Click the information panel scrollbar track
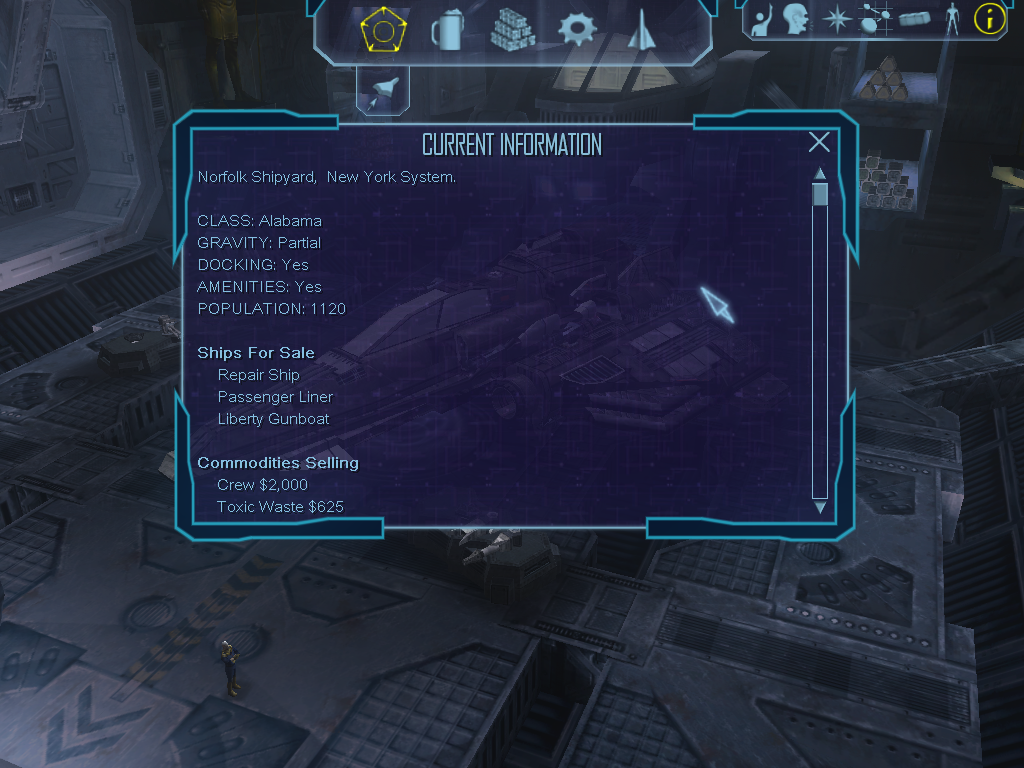This screenshot has height=768, width=1024. (820, 350)
